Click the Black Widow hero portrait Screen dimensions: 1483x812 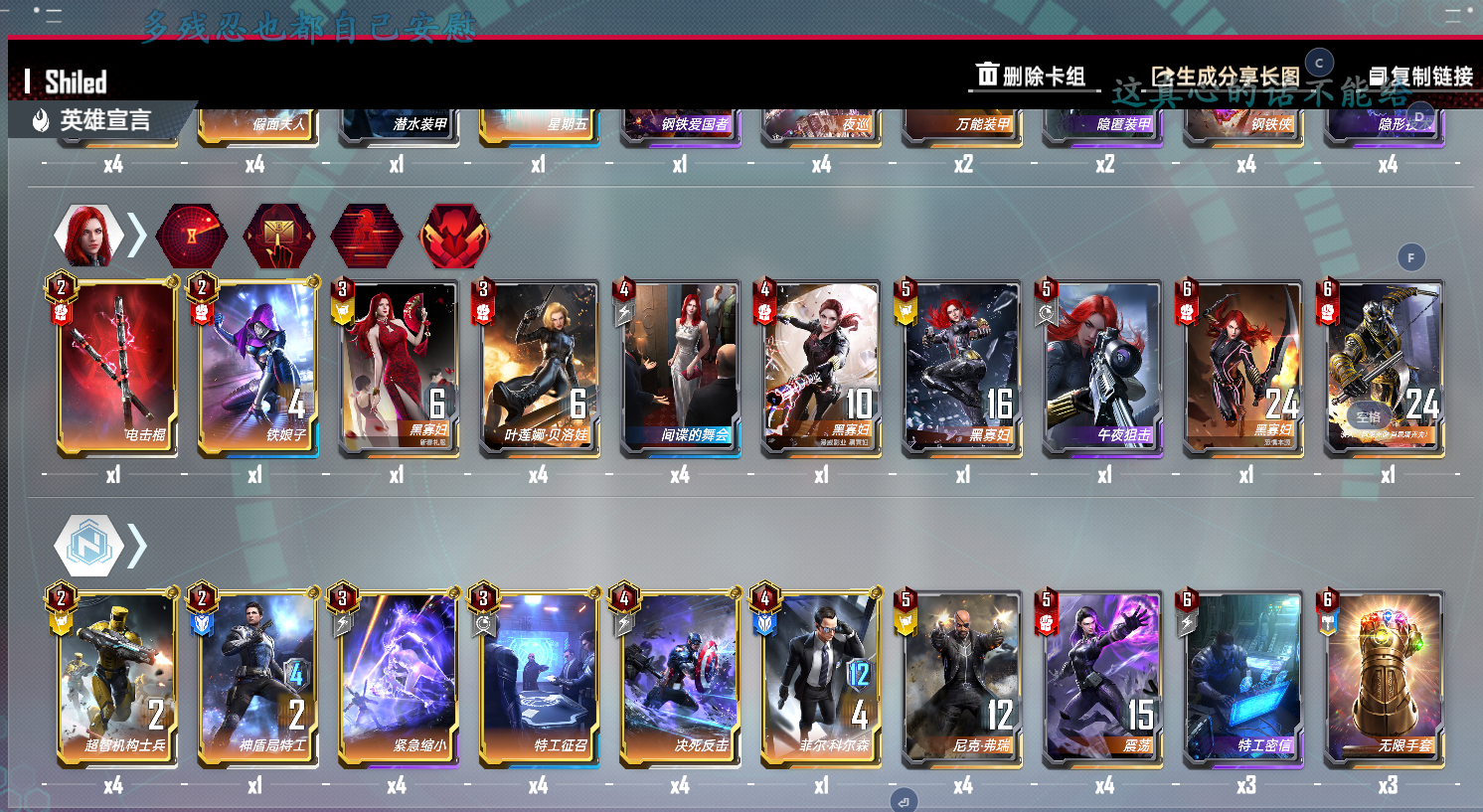(88, 235)
